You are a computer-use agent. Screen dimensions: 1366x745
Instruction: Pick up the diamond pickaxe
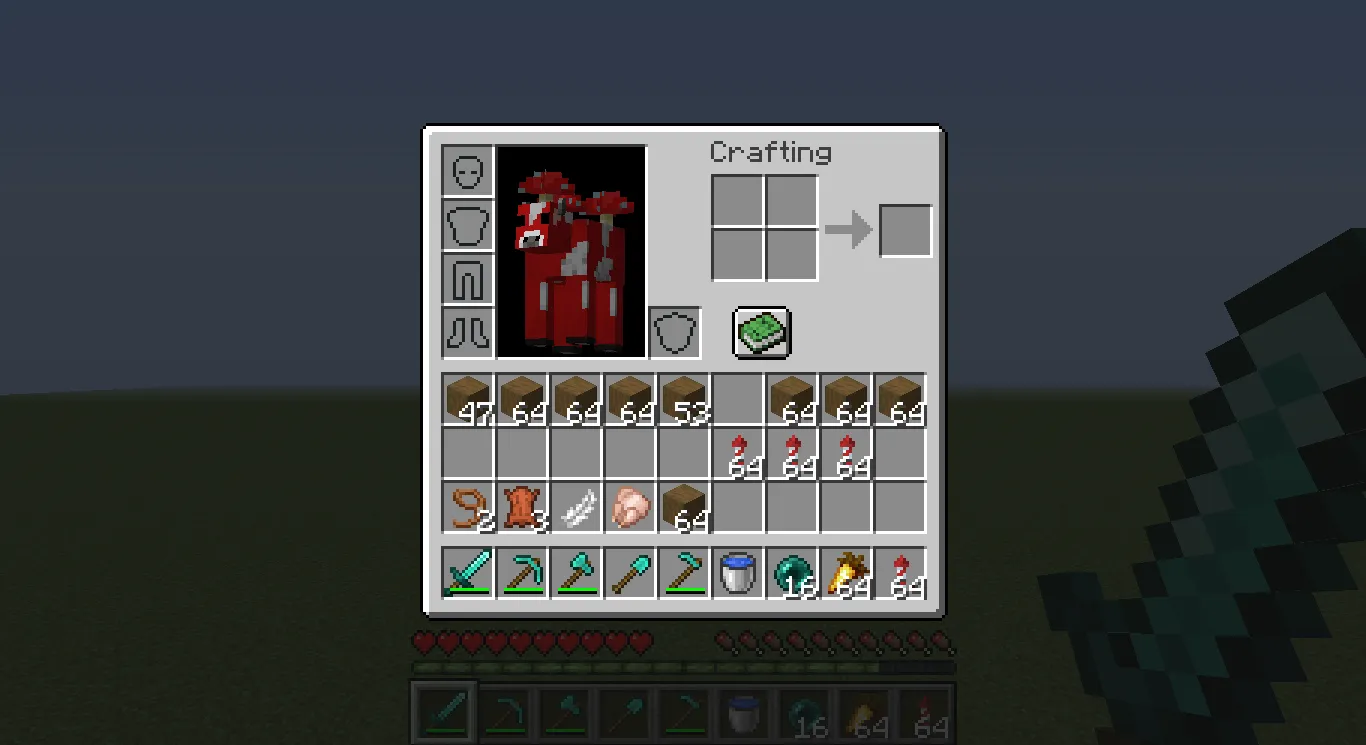pyautogui.click(x=521, y=572)
